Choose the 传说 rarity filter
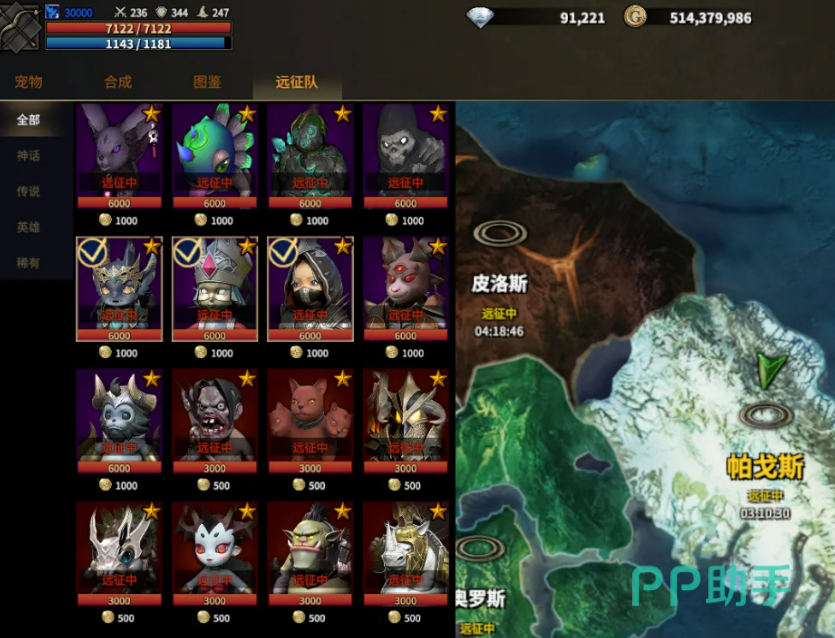Viewport: 835px width, 638px height. tap(28, 192)
